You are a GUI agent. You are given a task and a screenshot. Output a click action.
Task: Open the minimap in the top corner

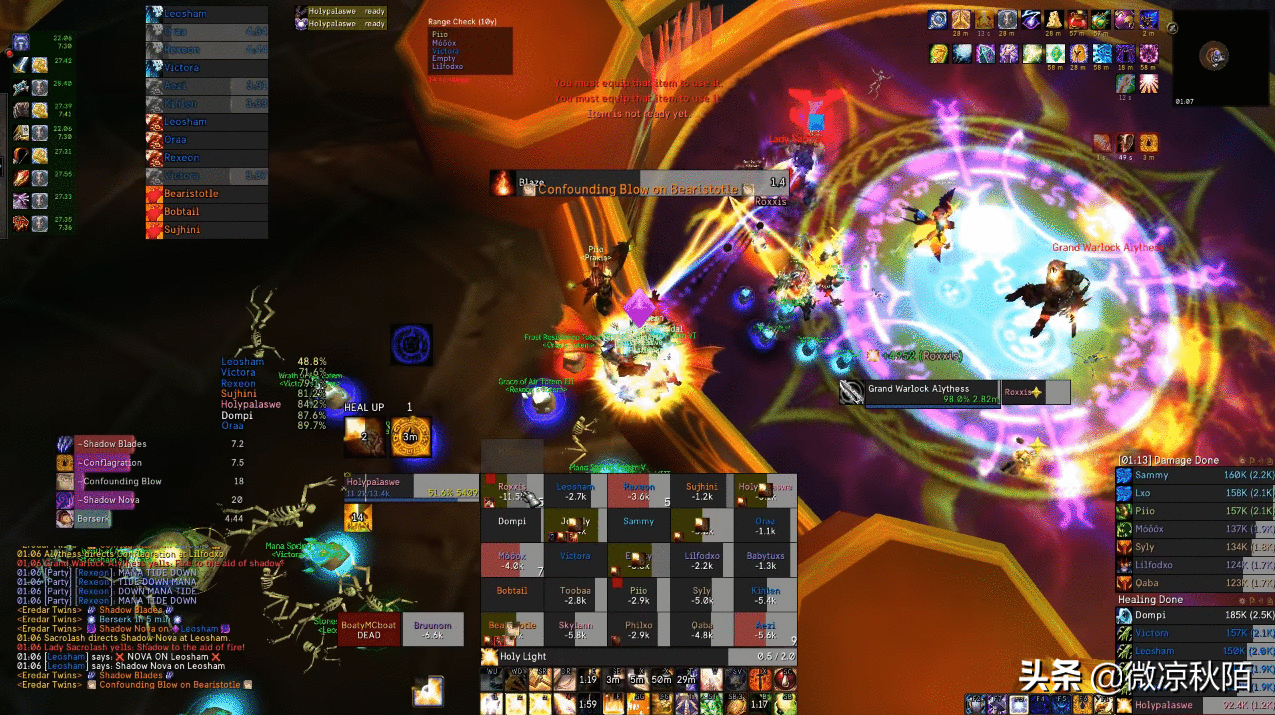pos(1213,56)
